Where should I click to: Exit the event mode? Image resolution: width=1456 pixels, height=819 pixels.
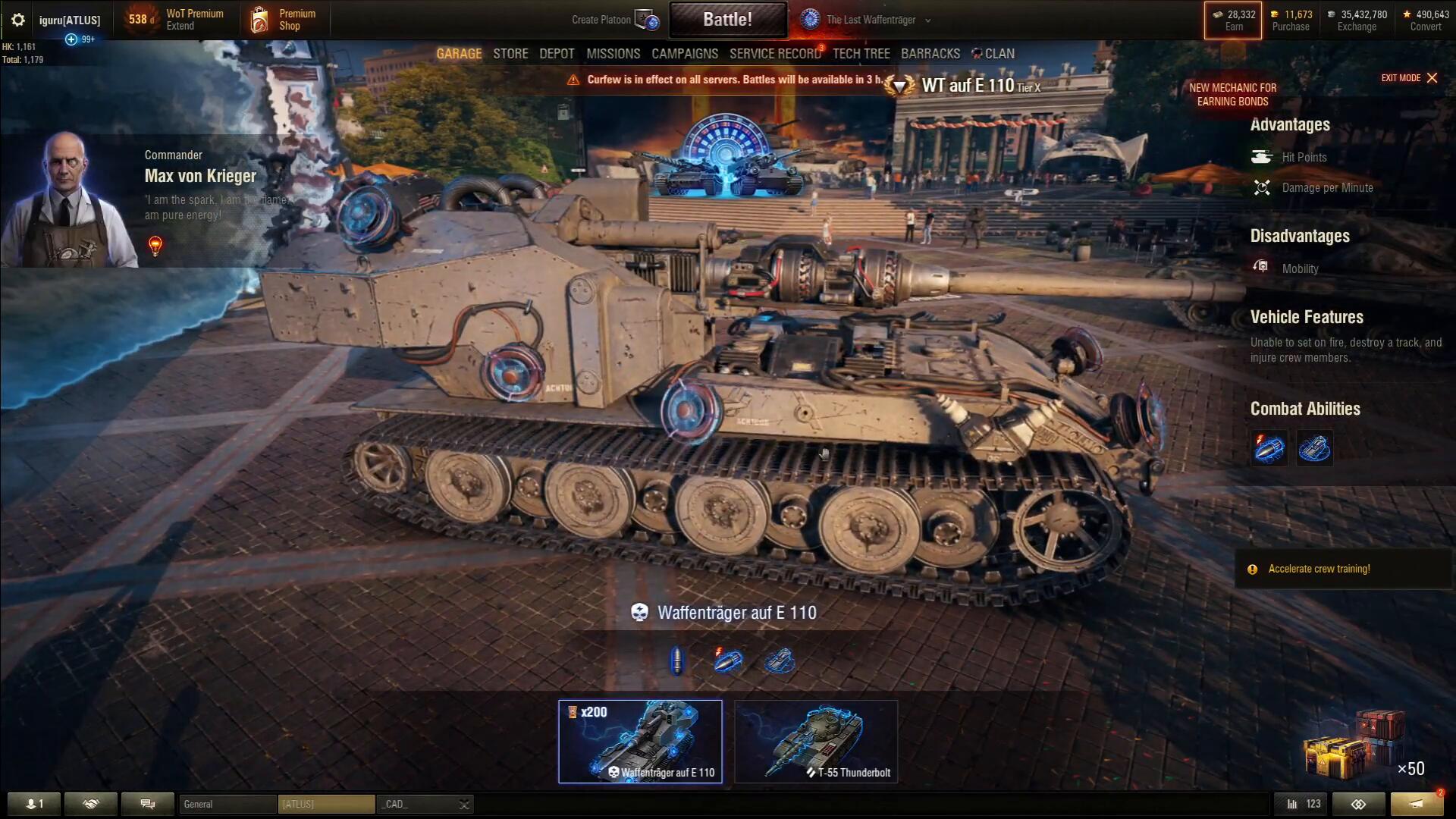tap(1409, 78)
